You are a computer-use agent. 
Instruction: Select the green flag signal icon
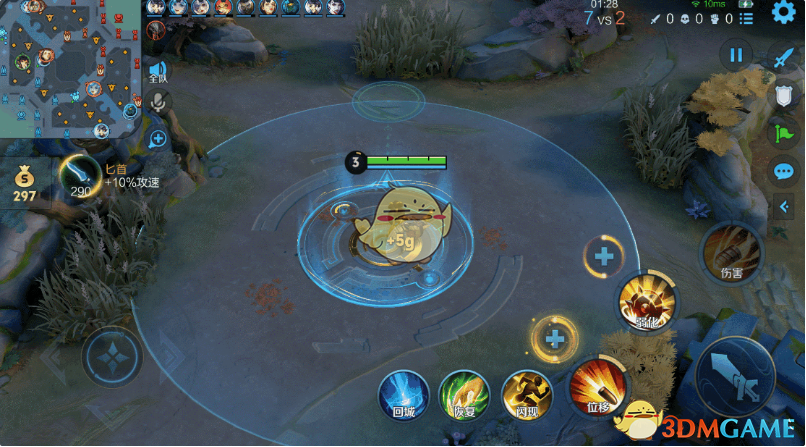pyautogui.click(x=784, y=133)
